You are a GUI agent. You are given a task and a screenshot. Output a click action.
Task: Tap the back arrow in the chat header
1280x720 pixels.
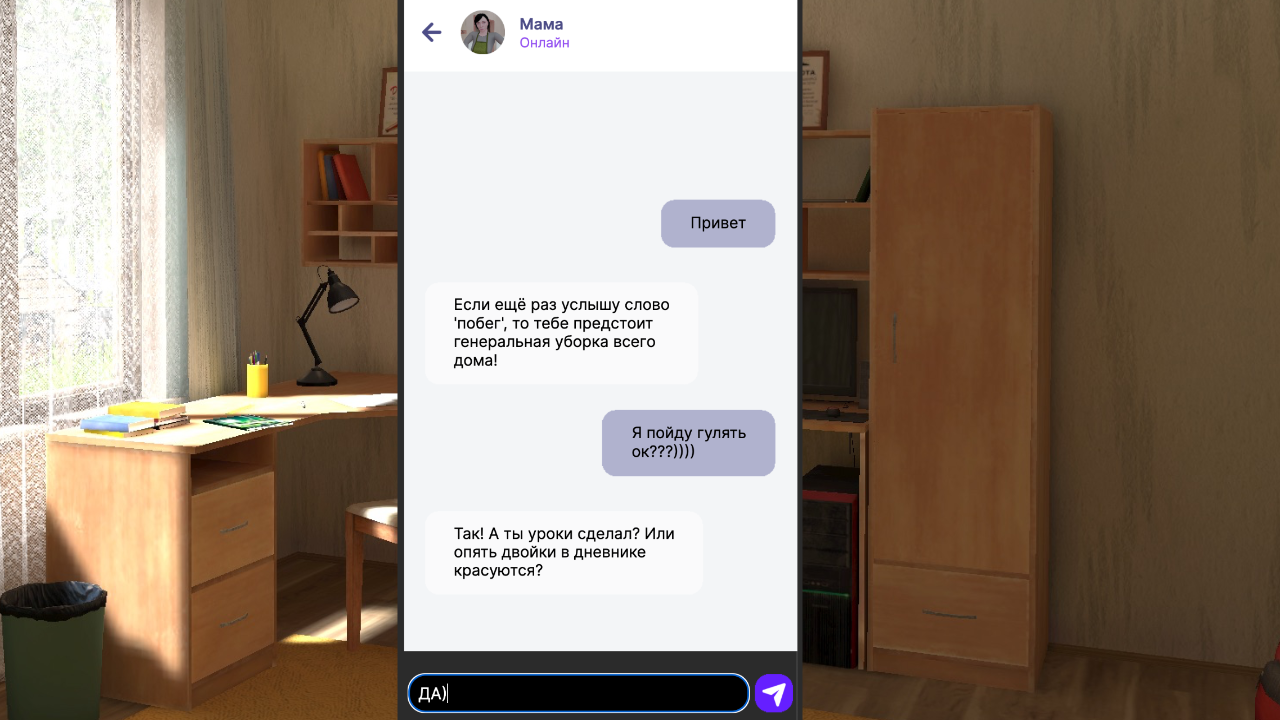coord(431,32)
